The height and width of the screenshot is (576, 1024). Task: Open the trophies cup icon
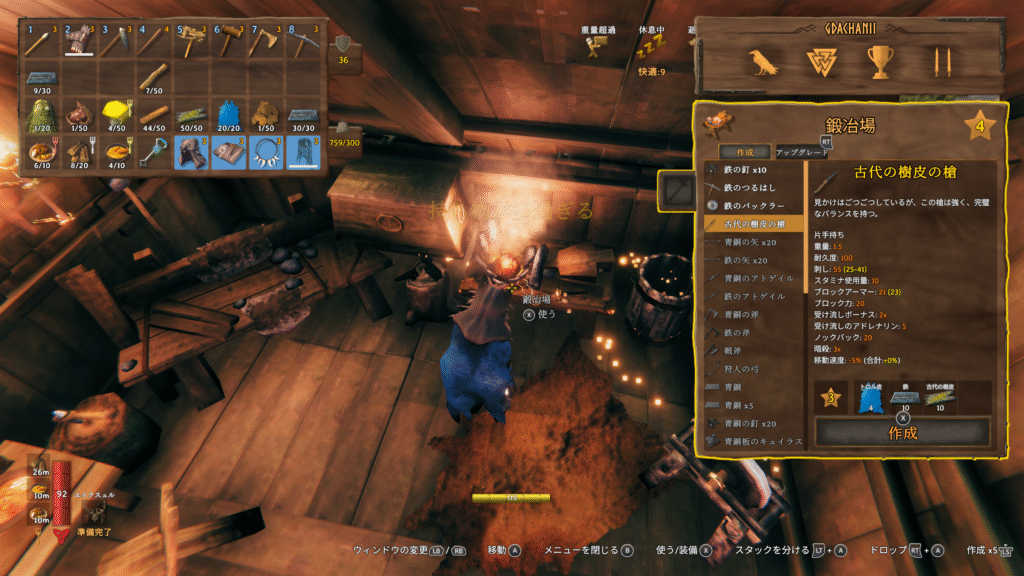point(880,63)
